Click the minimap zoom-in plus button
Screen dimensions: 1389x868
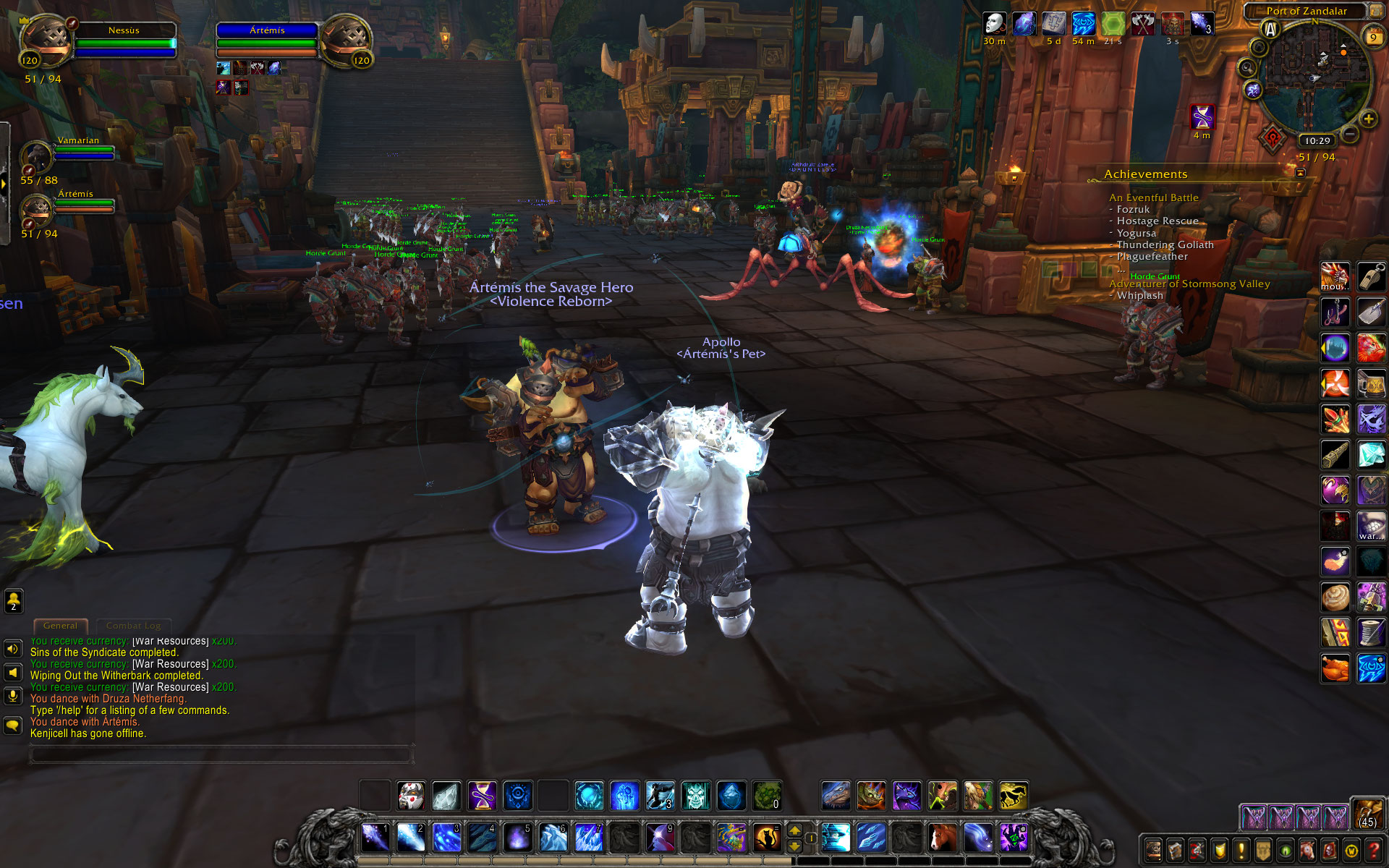point(1368,119)
